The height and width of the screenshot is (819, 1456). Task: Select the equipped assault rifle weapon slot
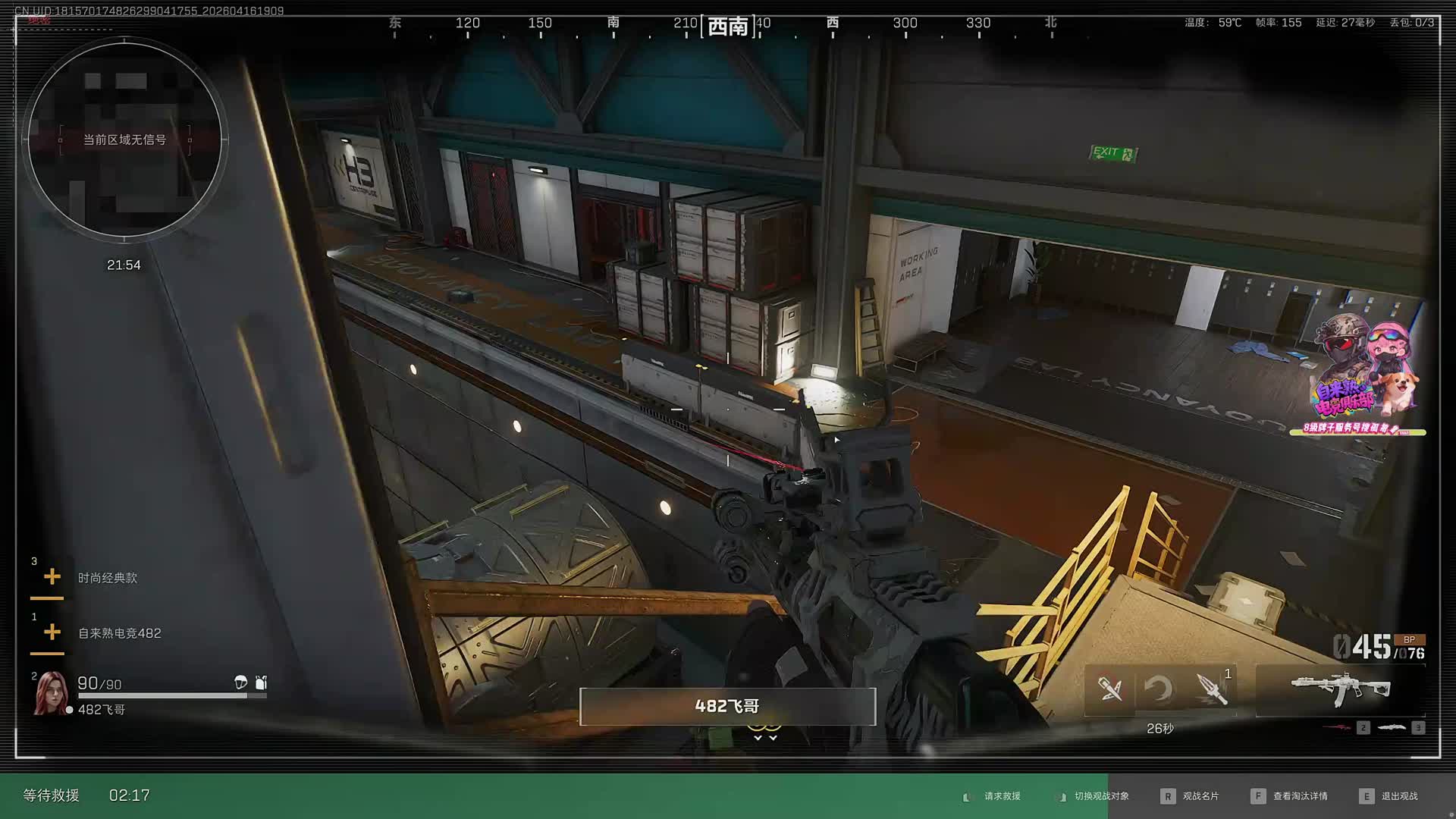point(1340,689)
